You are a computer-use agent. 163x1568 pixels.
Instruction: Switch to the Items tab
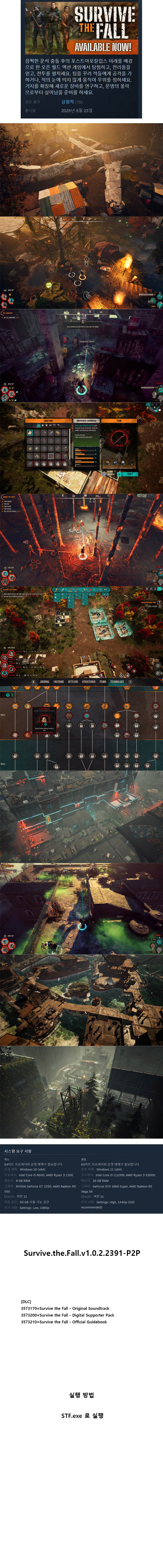(x=103, y=682)
